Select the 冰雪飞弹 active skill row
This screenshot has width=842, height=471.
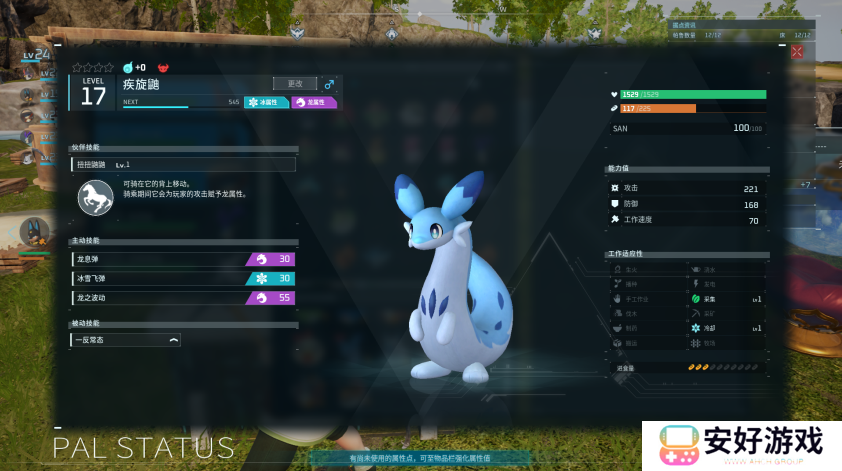184,278
